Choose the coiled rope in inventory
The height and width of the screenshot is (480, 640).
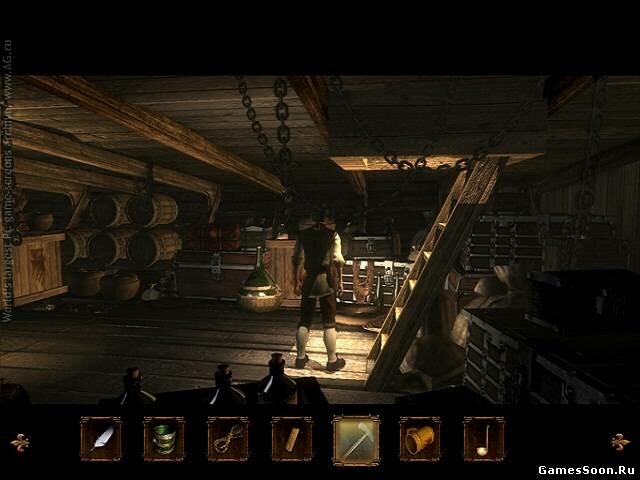click(228, 438)
